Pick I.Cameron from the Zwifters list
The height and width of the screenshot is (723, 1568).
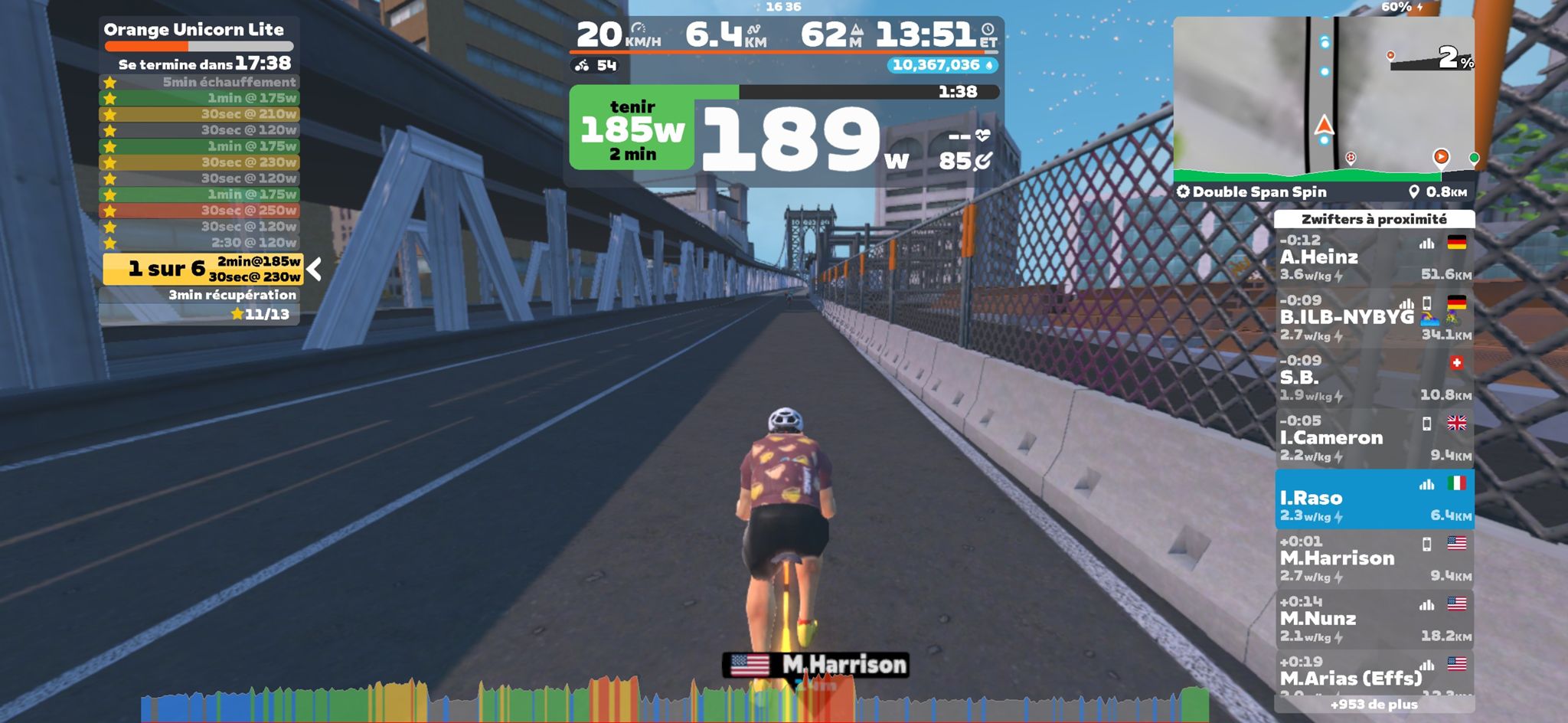(x=1374, y=438)
